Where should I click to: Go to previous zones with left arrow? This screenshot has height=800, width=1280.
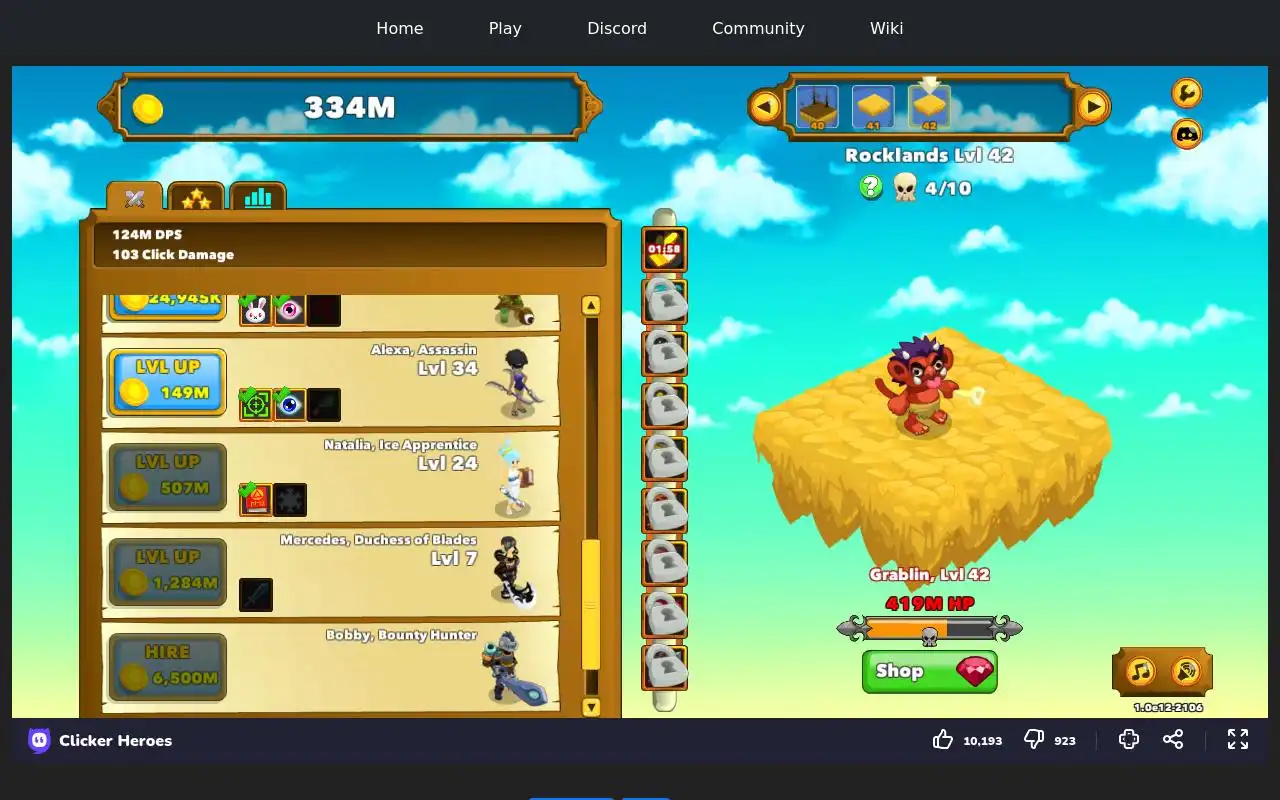pos(765,106)
